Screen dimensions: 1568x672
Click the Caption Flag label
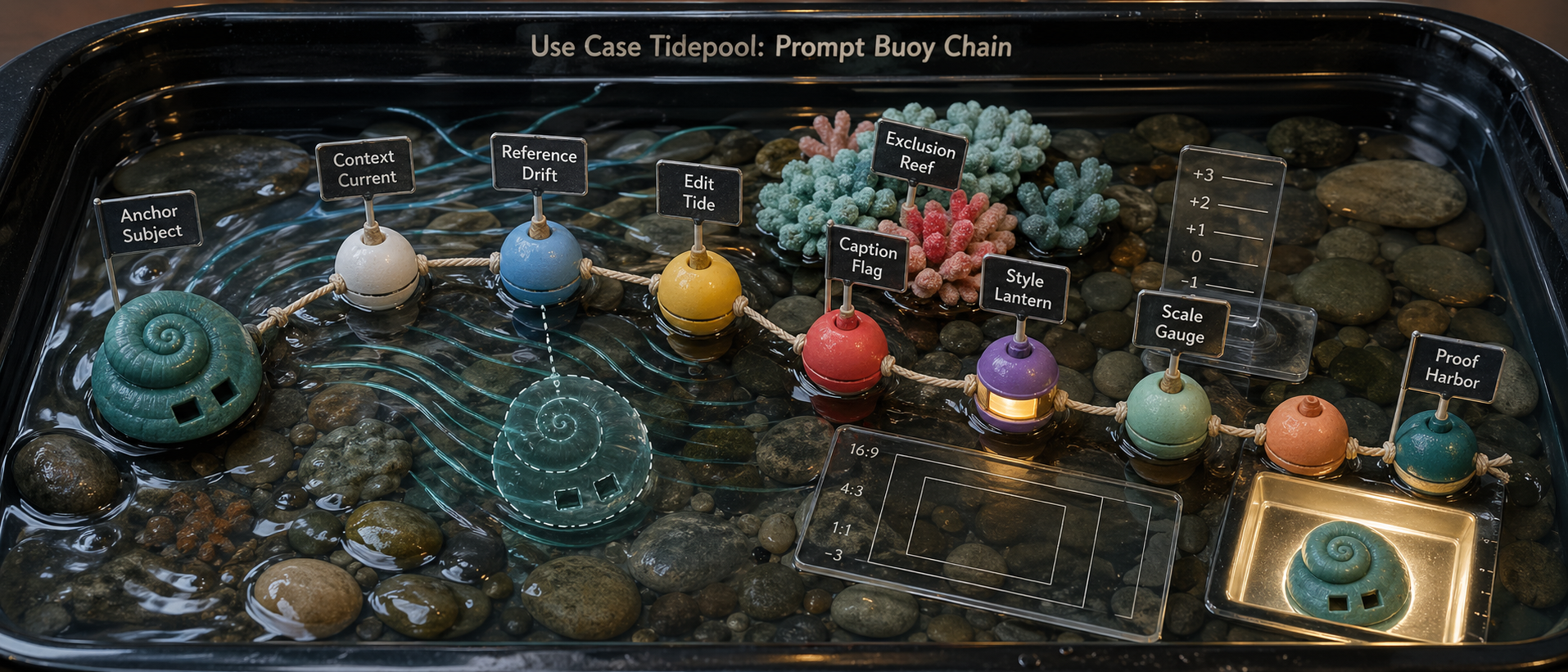click(x=867, y=259)
